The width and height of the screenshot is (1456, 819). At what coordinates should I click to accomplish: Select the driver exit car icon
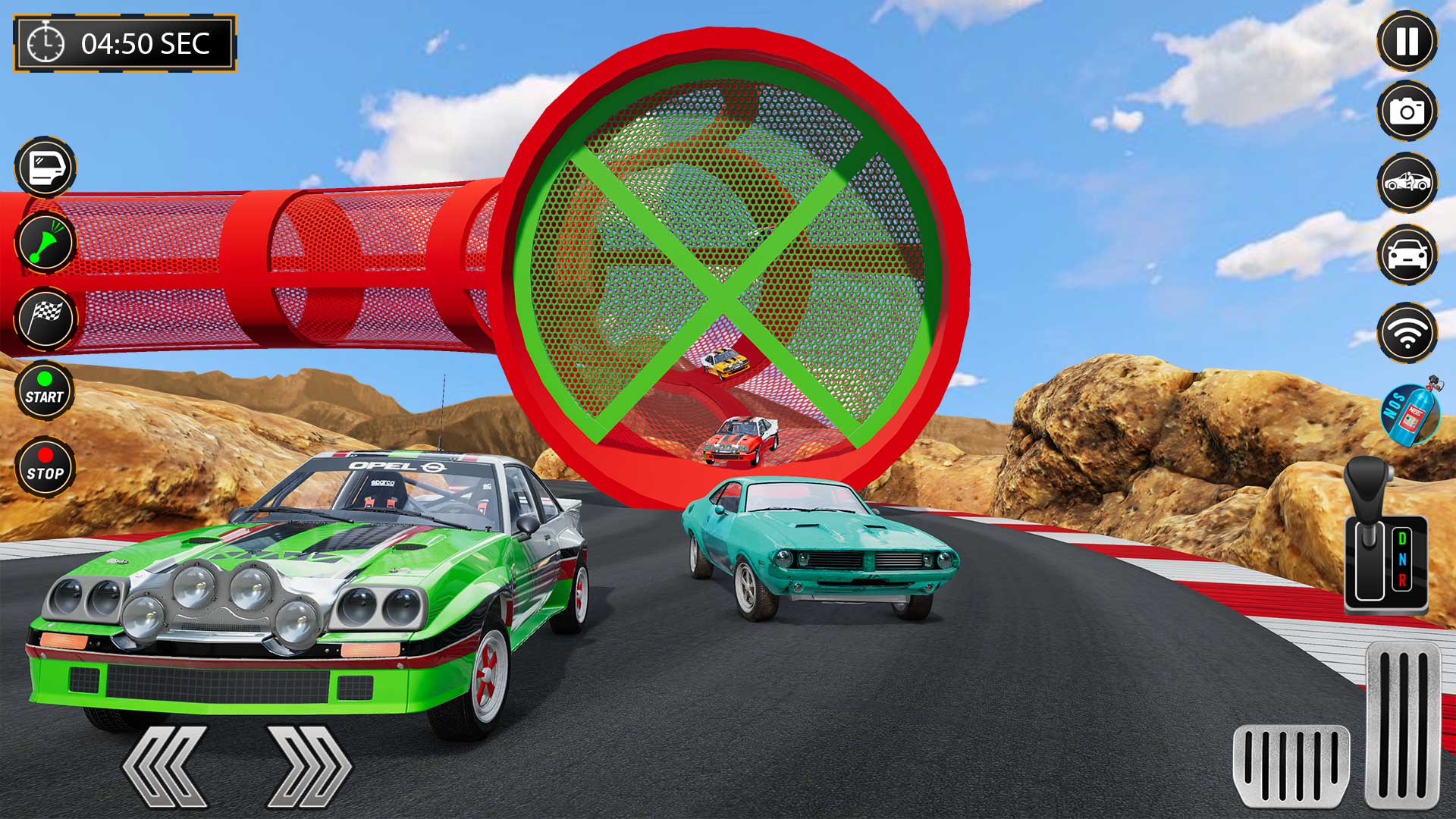[x=1407, y=182]
